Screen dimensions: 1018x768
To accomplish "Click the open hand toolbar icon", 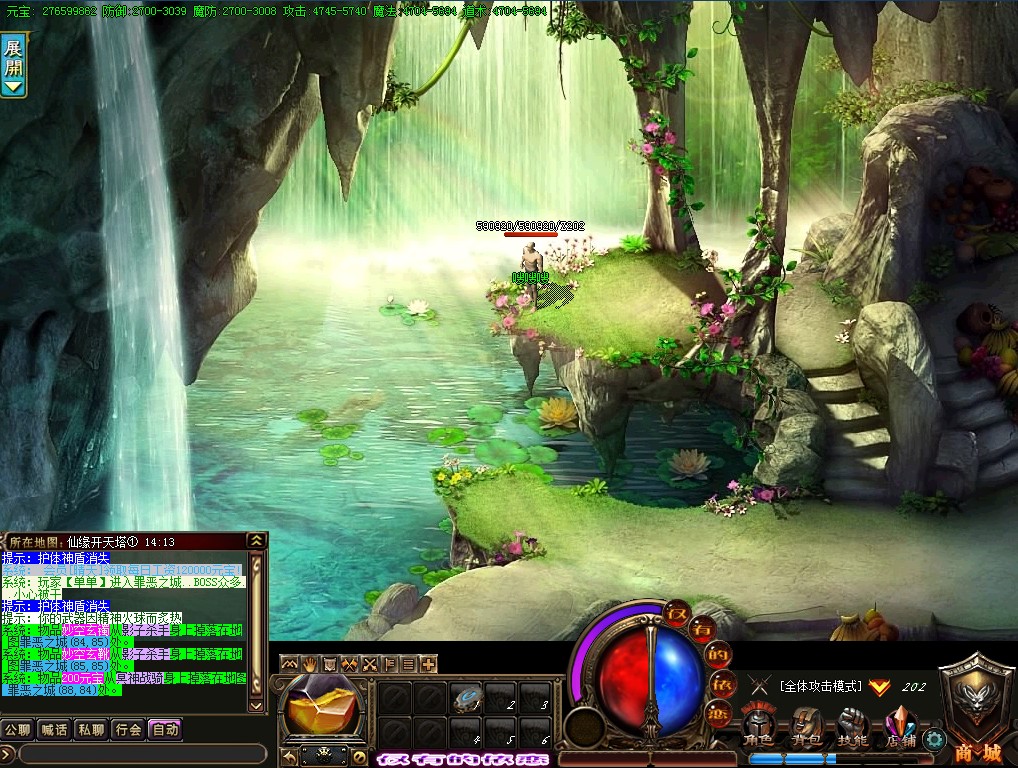I will click(310, 663).
